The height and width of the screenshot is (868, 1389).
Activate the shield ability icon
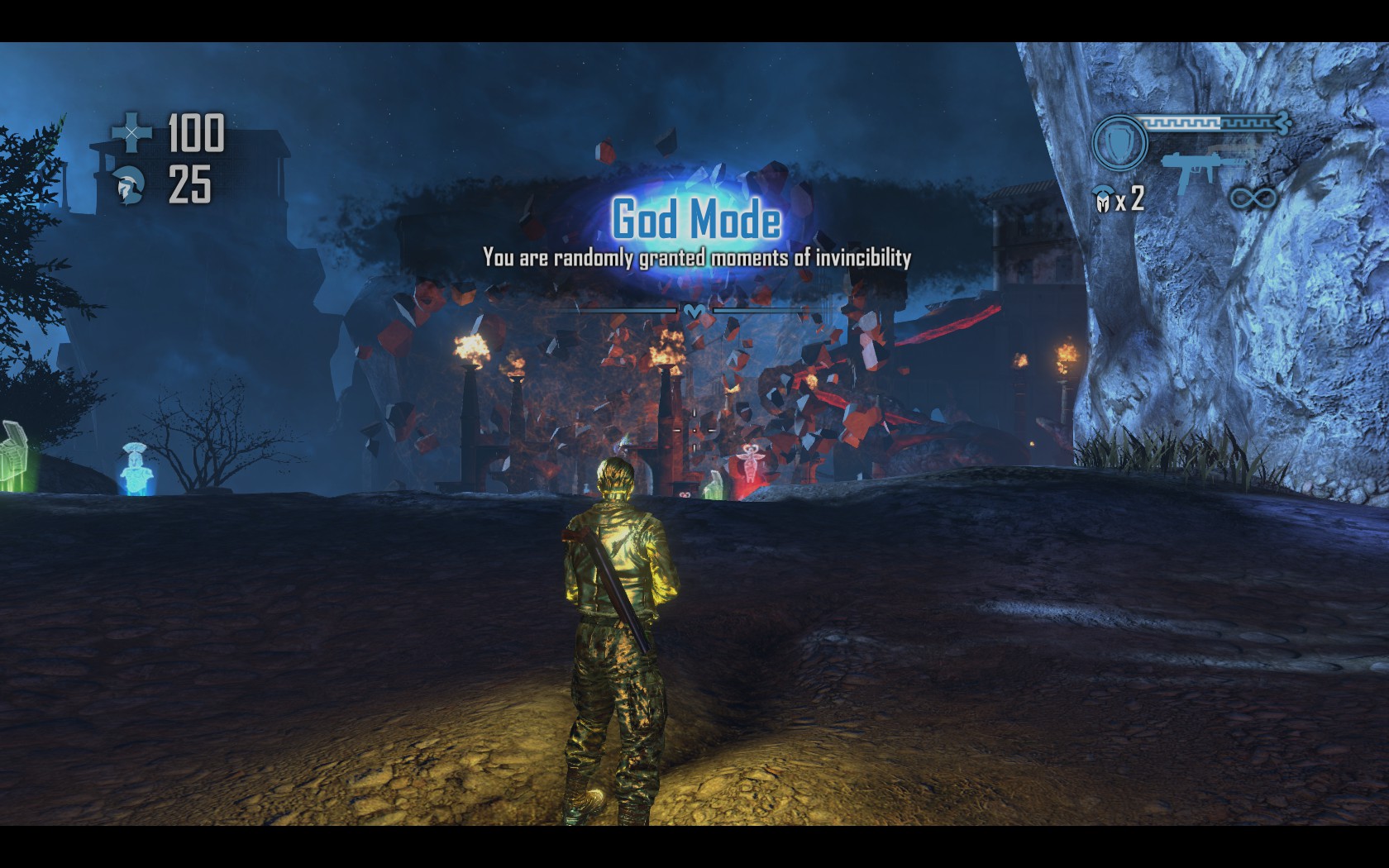[x=1119, y=142]
